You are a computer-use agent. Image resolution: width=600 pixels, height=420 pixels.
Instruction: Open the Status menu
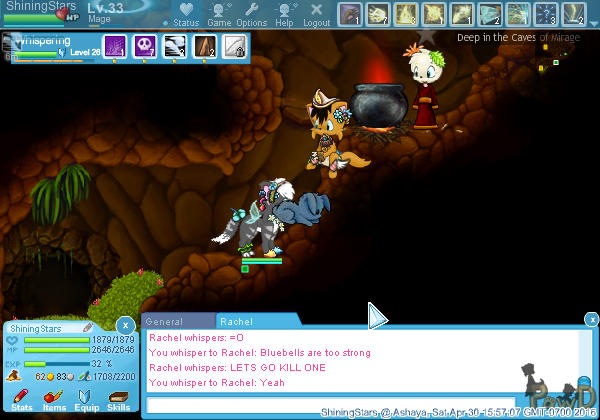(185, 14)
